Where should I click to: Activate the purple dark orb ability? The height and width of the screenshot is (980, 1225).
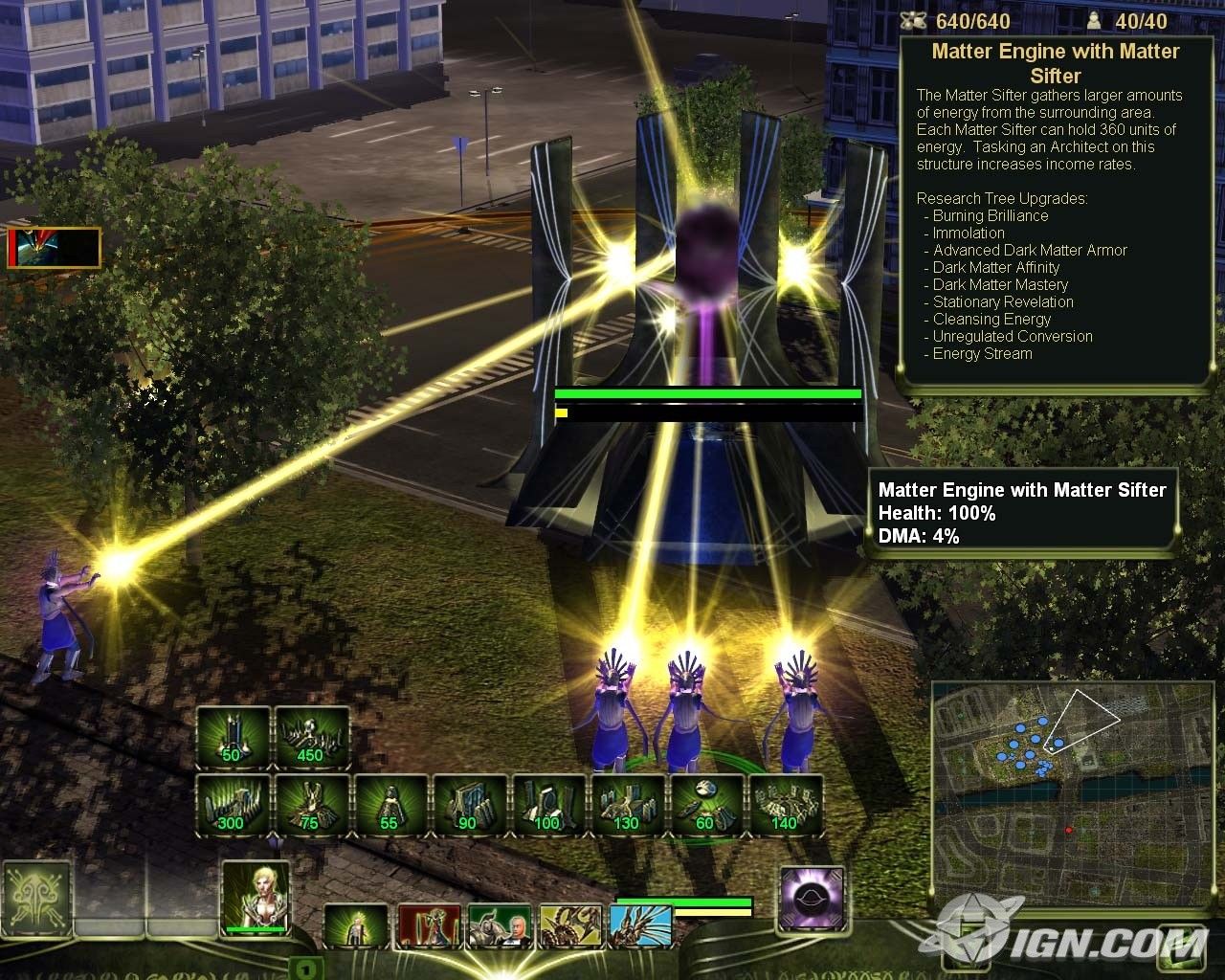tap(812, 899)
